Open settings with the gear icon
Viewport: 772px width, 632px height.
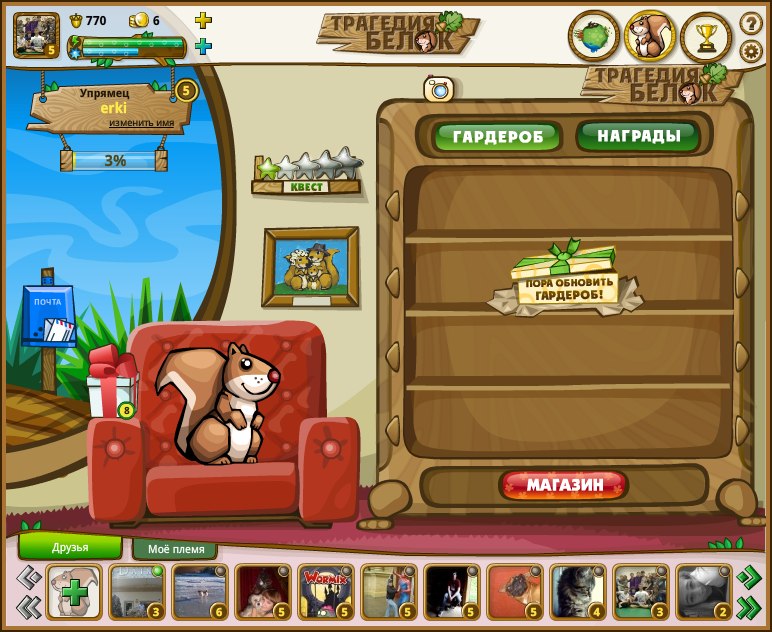pos(750,50)
